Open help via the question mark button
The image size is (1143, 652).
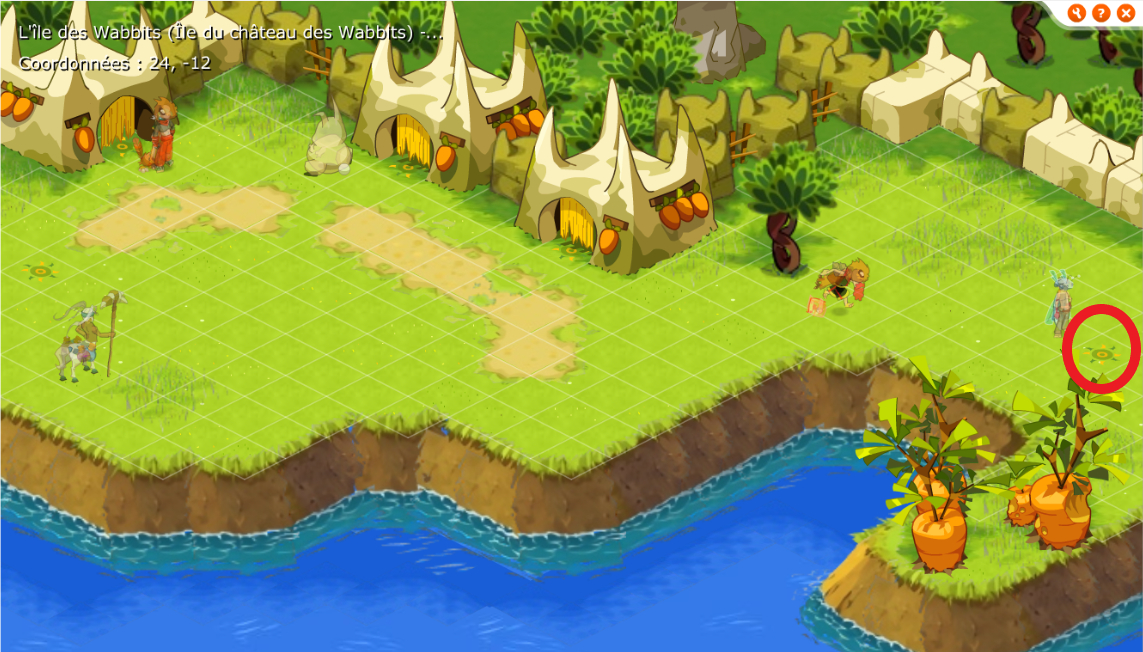1101,13
